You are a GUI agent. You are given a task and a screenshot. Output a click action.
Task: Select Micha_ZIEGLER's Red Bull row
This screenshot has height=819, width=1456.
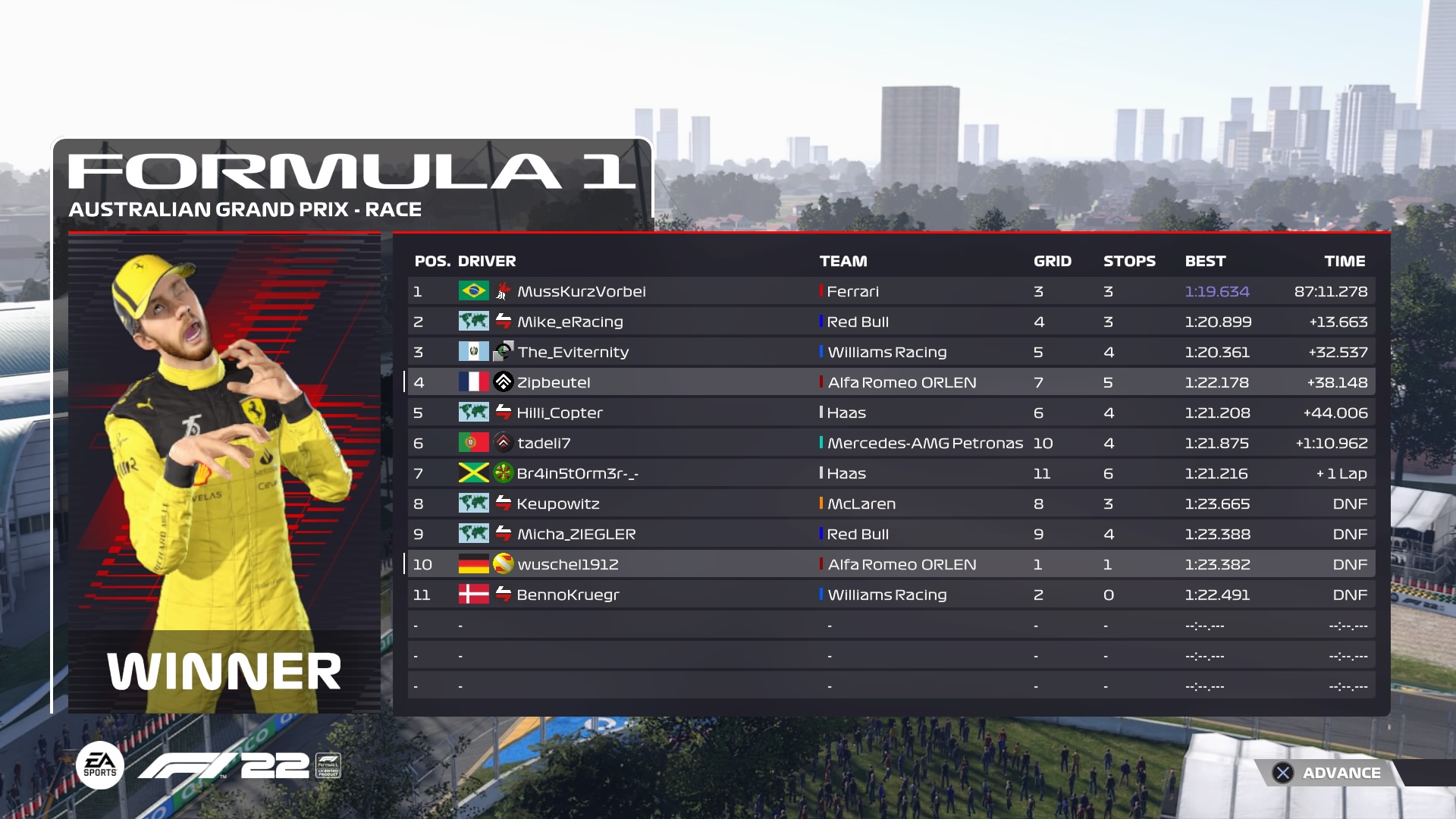(891, 534)
